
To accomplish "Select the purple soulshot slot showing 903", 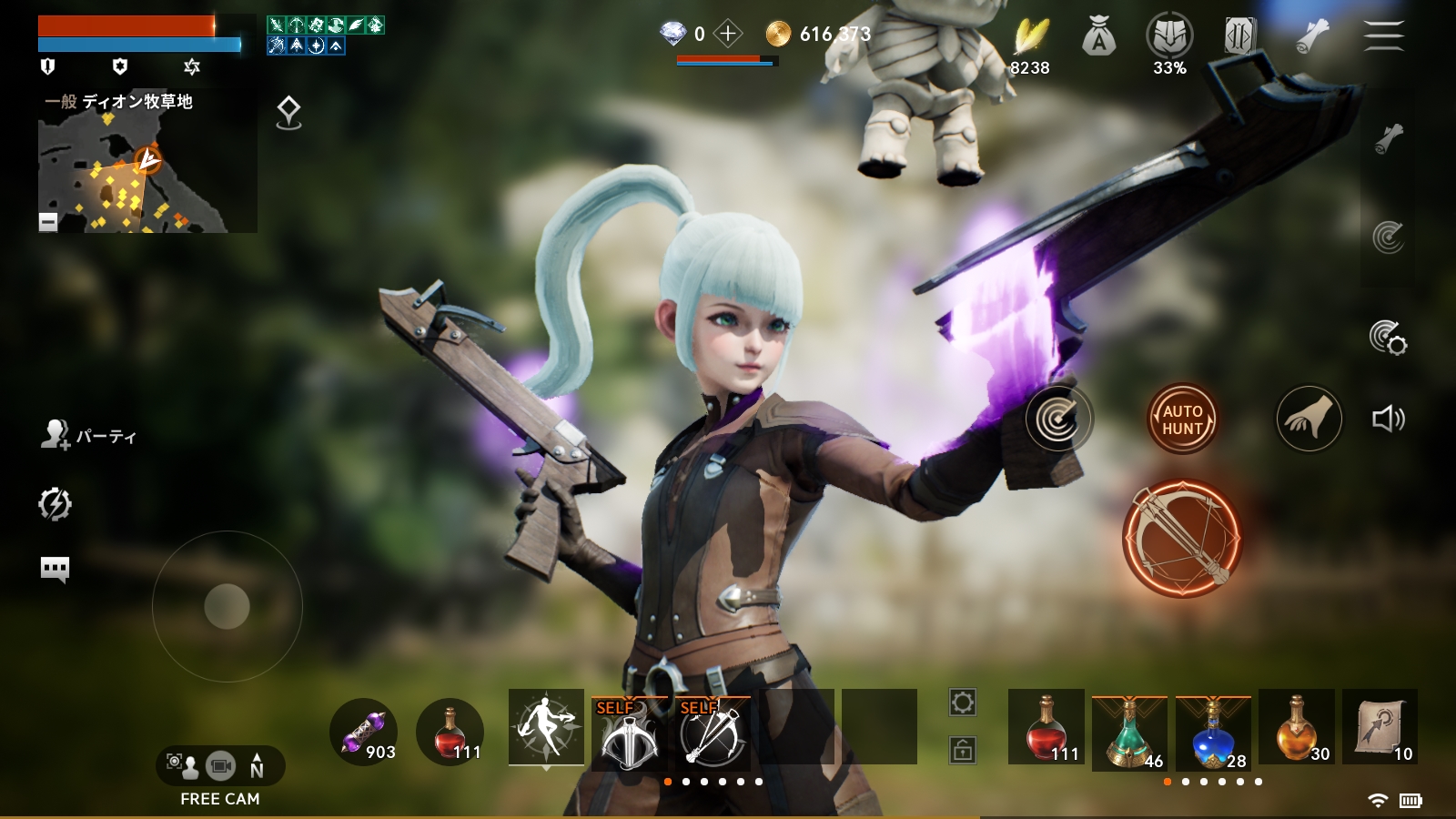I will (364, 732).
